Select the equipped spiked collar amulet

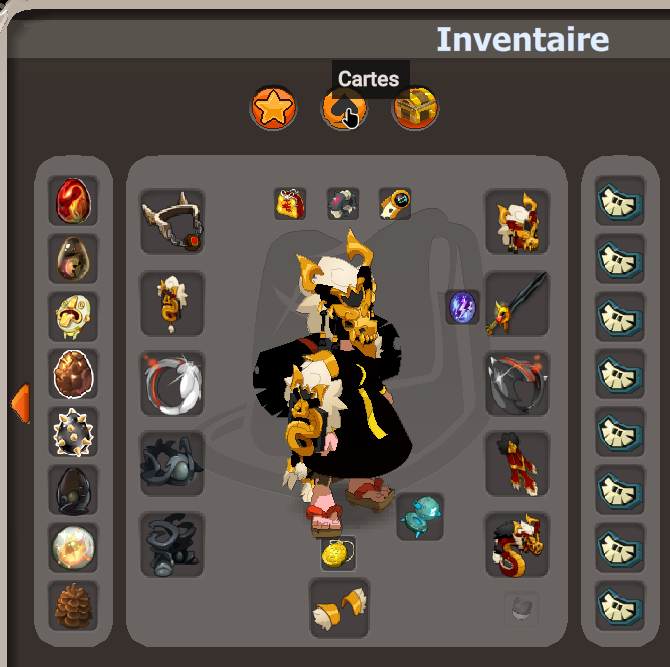[172, 221]
